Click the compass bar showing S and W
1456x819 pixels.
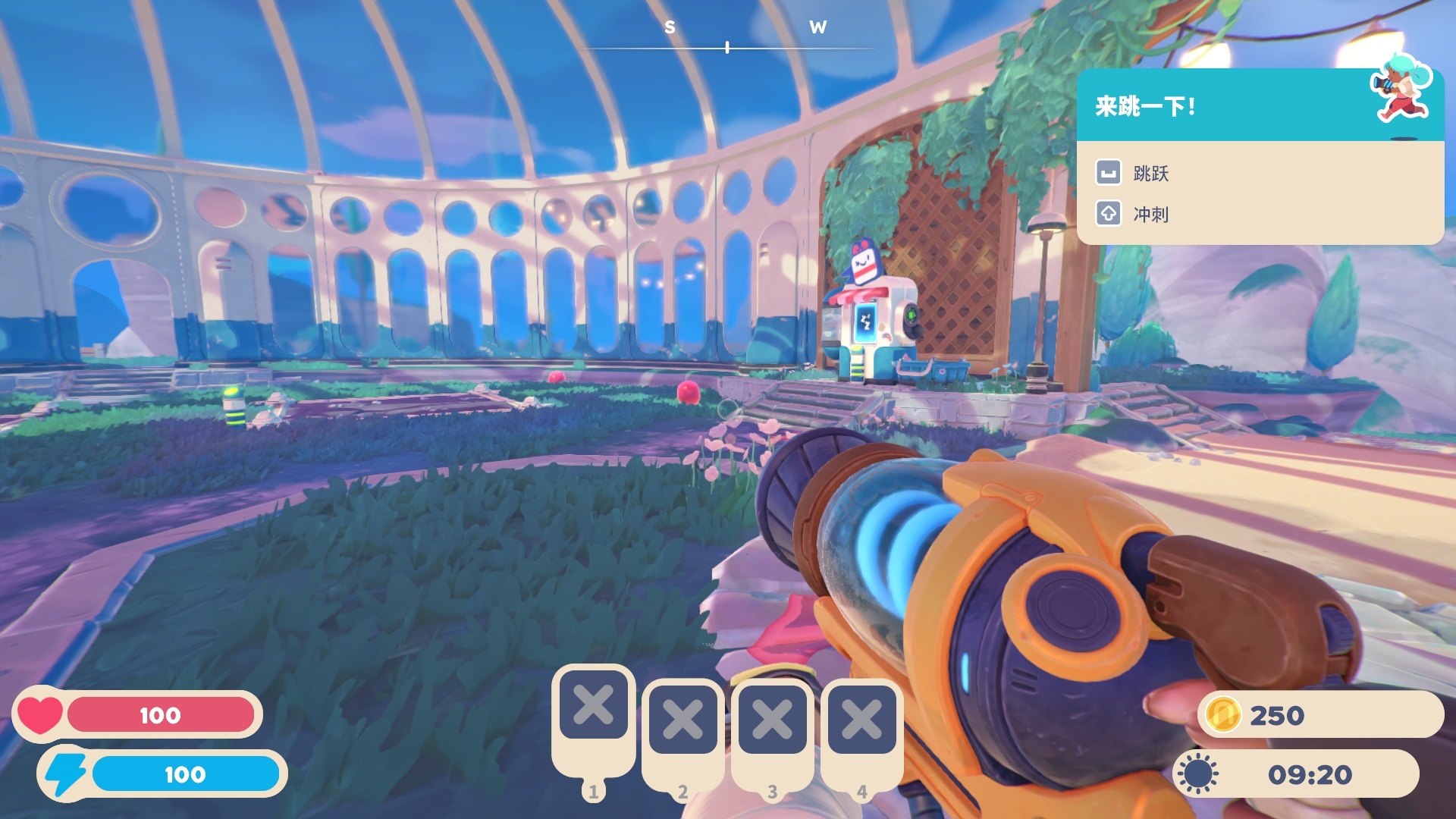tap(727, 47)
